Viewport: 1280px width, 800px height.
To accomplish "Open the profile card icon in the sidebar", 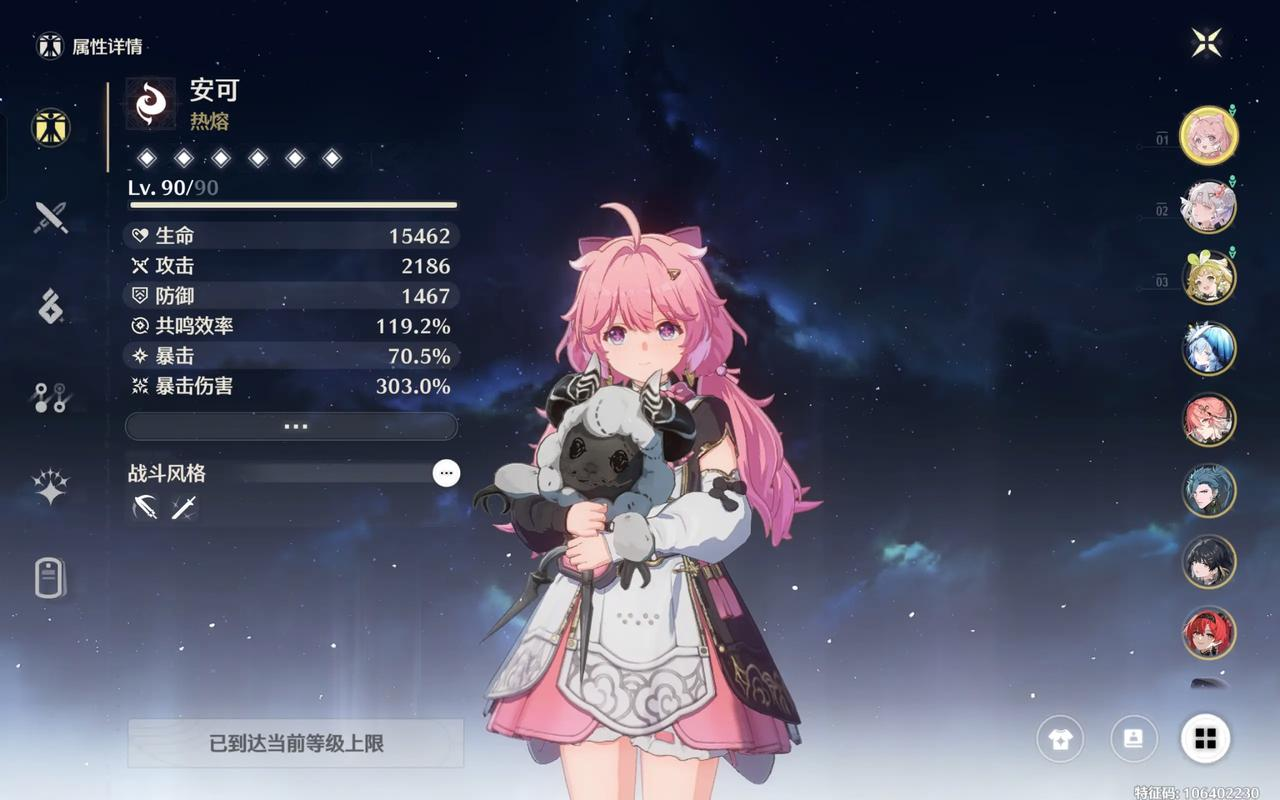I will pyautogui.click(x=52, y=578).
